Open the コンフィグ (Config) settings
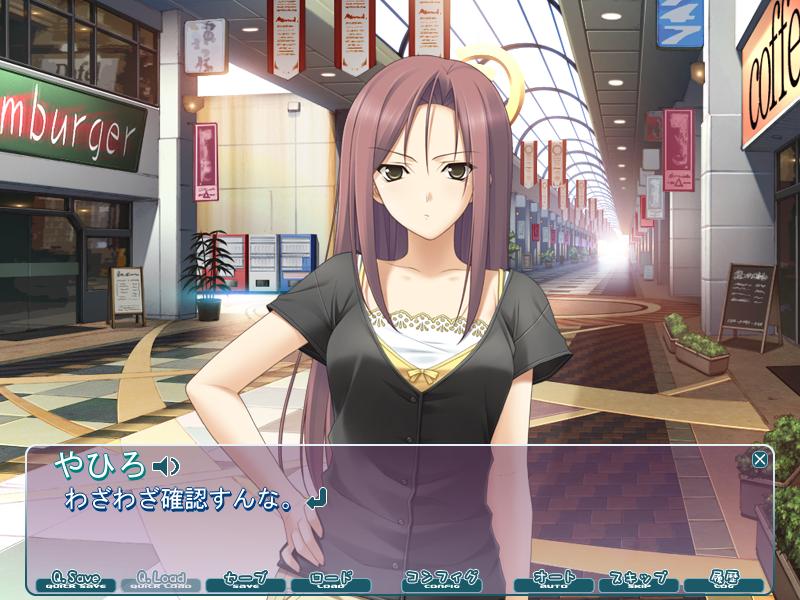The image size is (800, 600). click(442, 581)
